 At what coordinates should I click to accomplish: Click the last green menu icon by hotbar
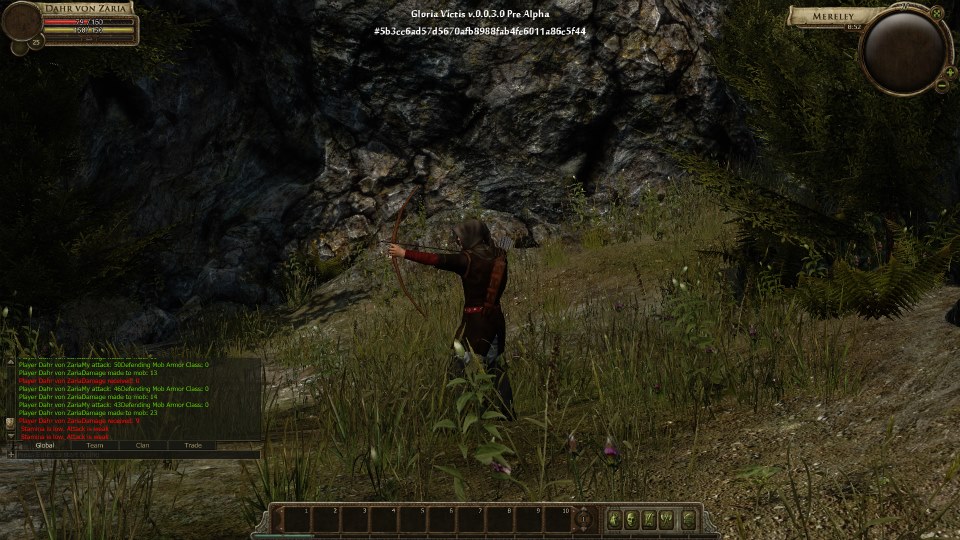[689, 519]
